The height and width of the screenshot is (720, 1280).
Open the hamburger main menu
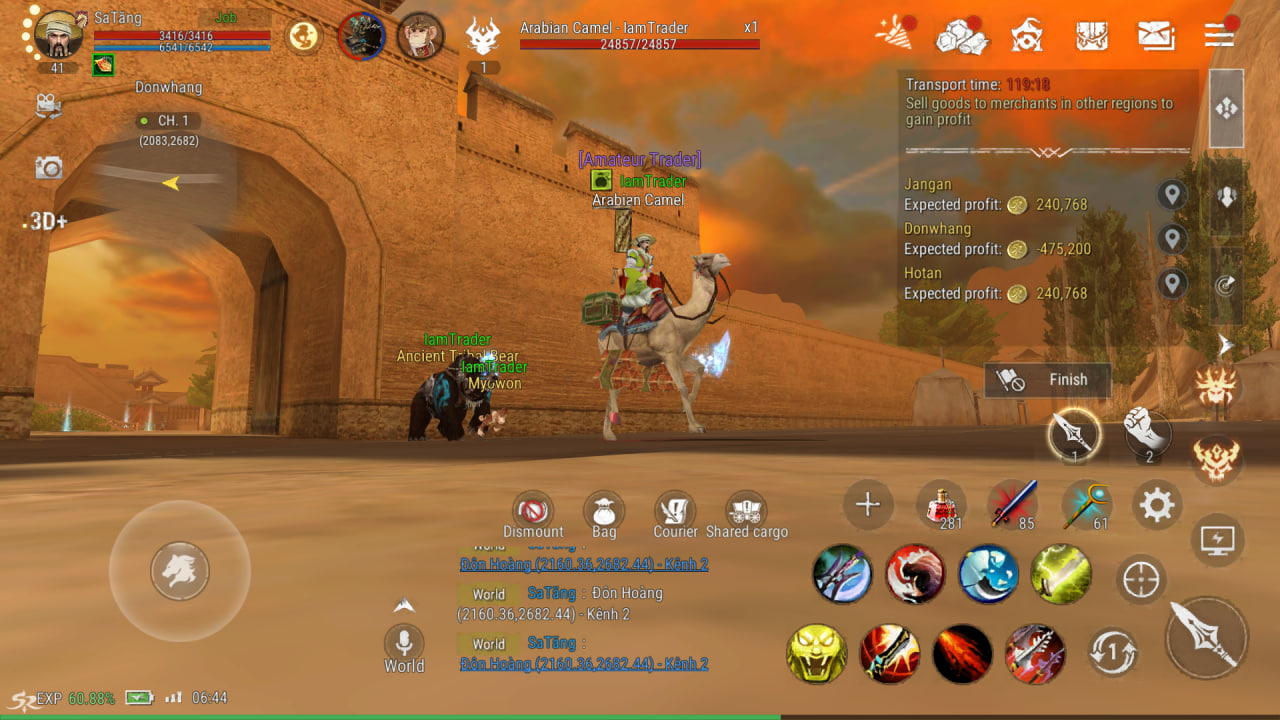[x=1219, y=35]
